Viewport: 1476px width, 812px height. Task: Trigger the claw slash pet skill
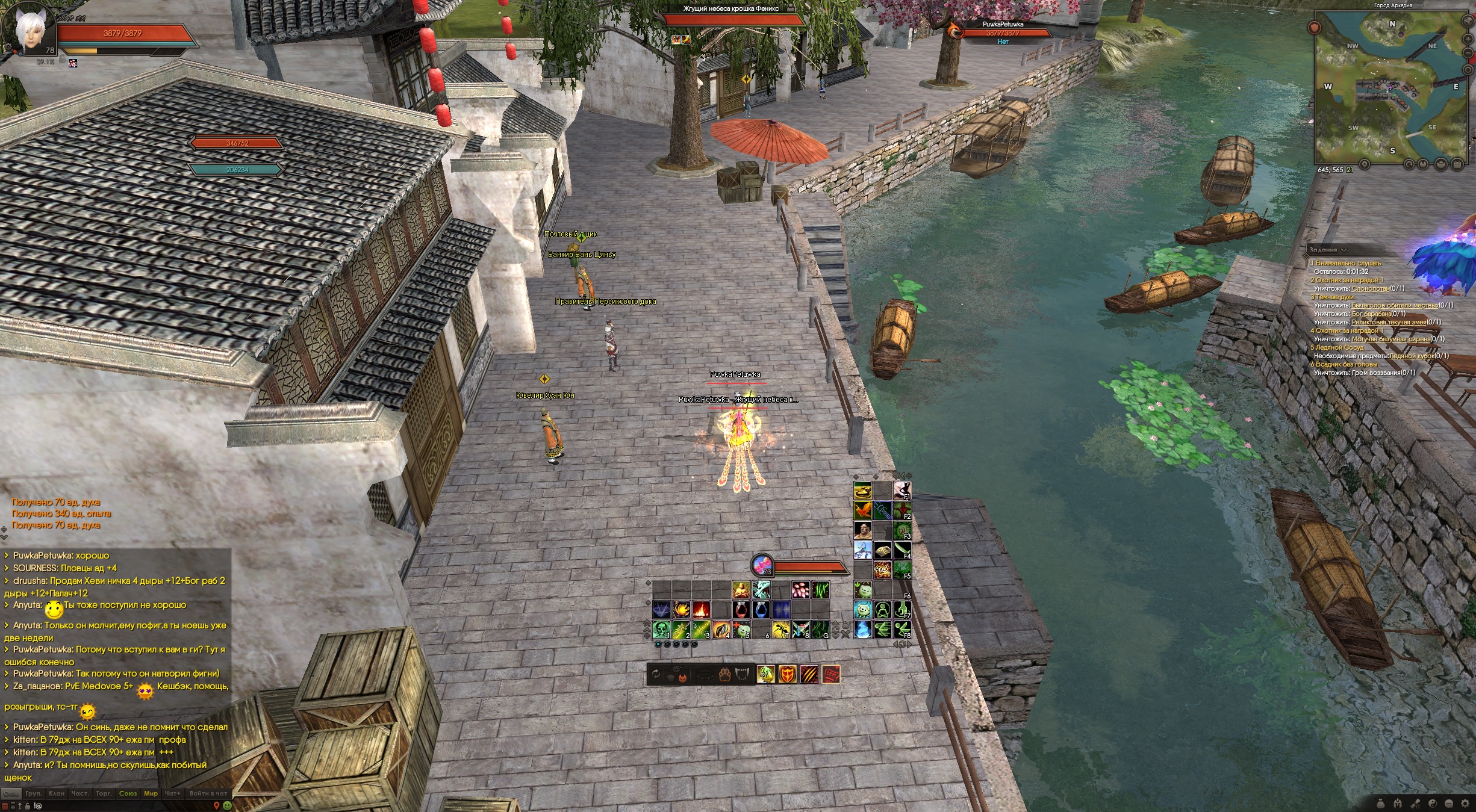[x=809, y=675]
